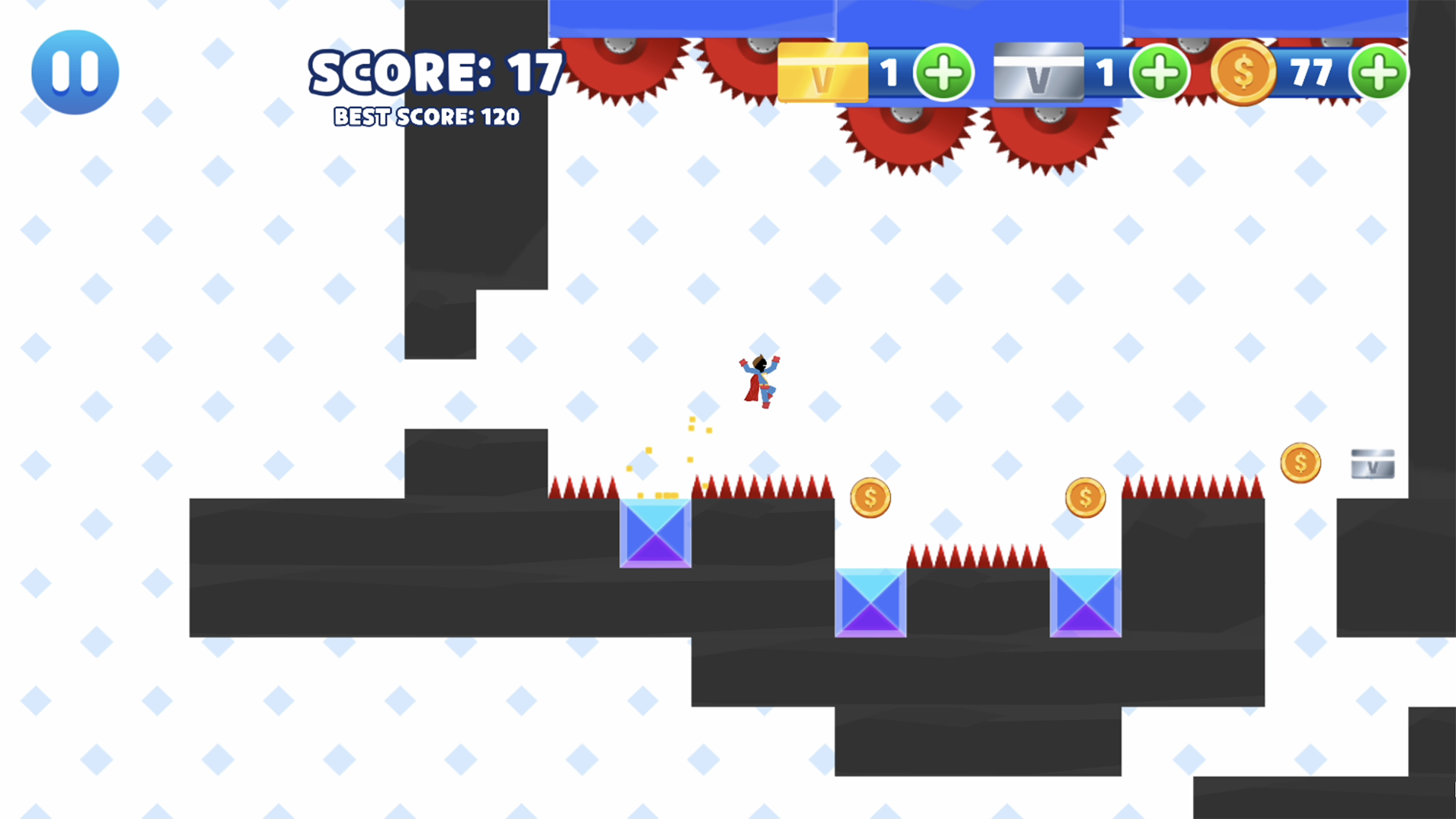
Task: Click the gold dollar coin currency icon
Action: (x=1244, y=72)
